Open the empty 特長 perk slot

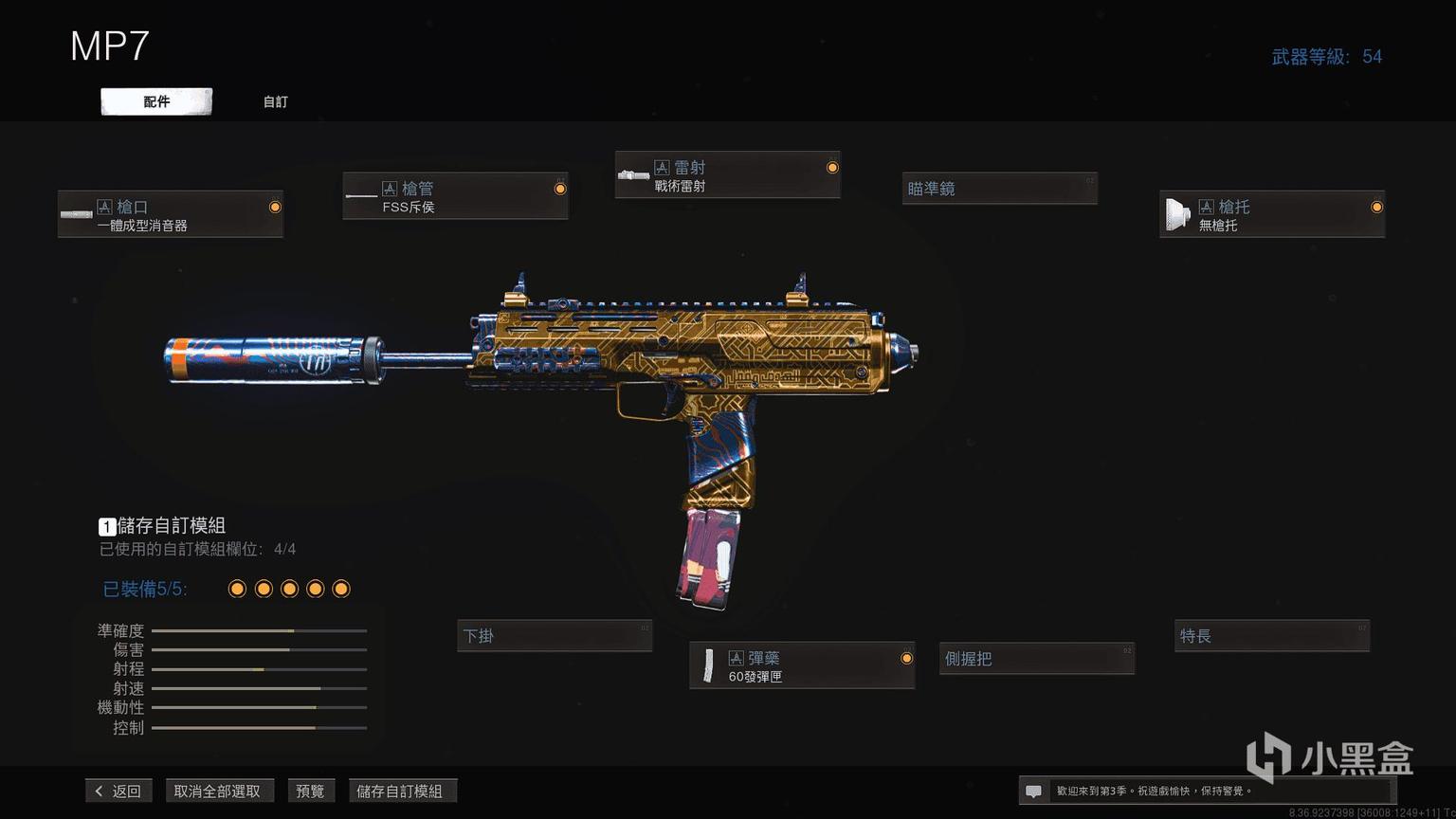[x=1272, y=636]
